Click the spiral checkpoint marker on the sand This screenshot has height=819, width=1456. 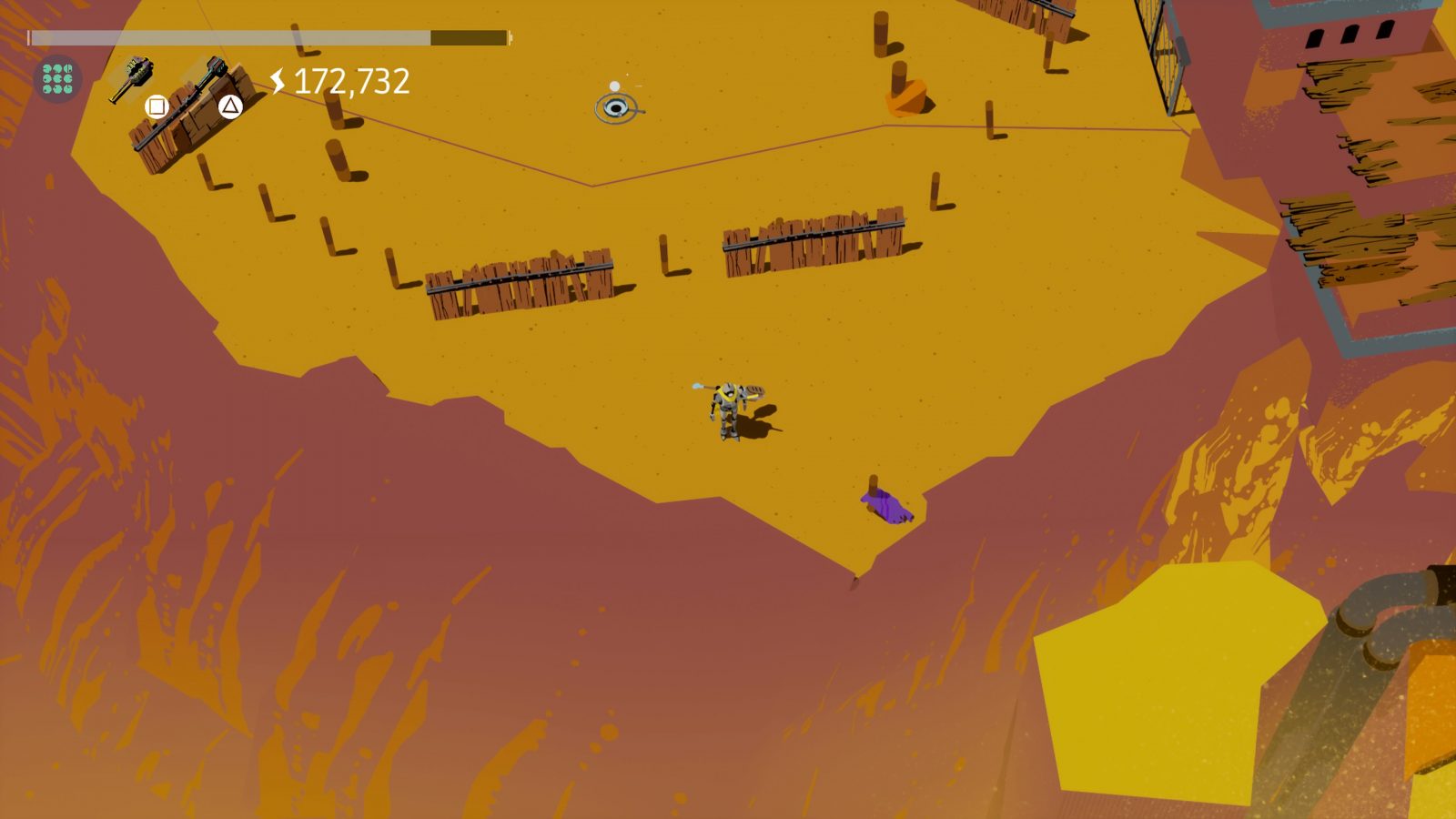pyautogui.click(x=615, y=106)
